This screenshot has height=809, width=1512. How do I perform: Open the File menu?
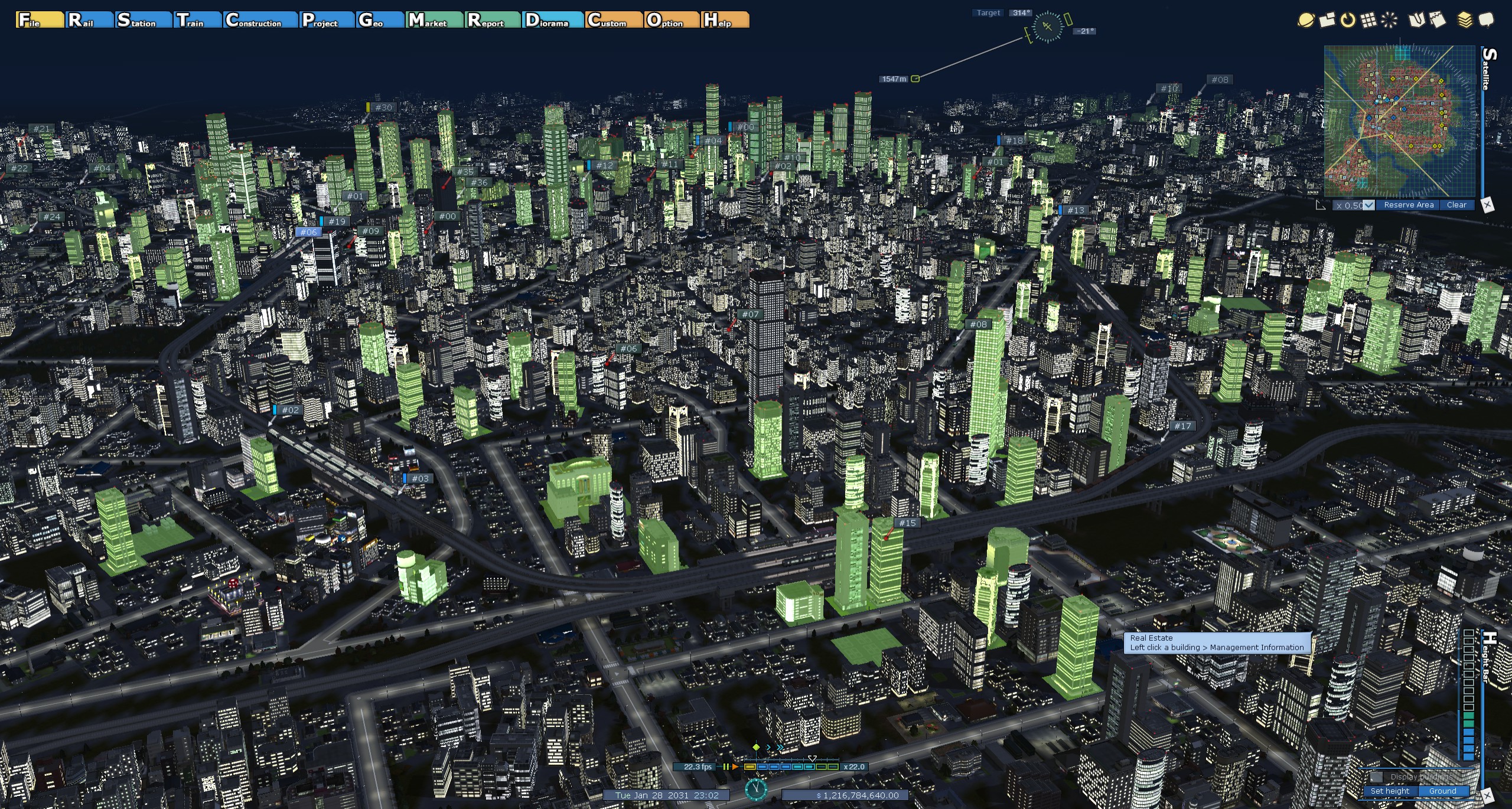coord(40,20)
